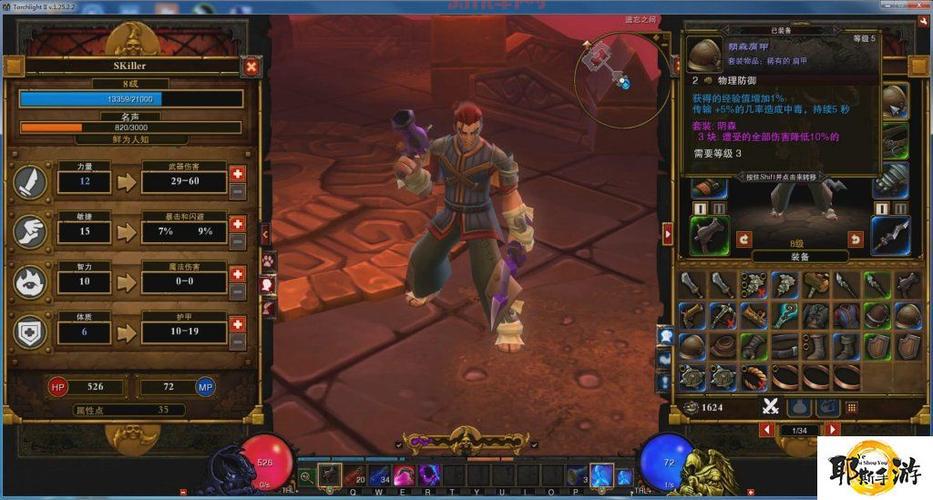This screenshot has width=933, height=500.
Task: Select the equipped green-bordered pistol slot
Action: (x=709, y=235)
